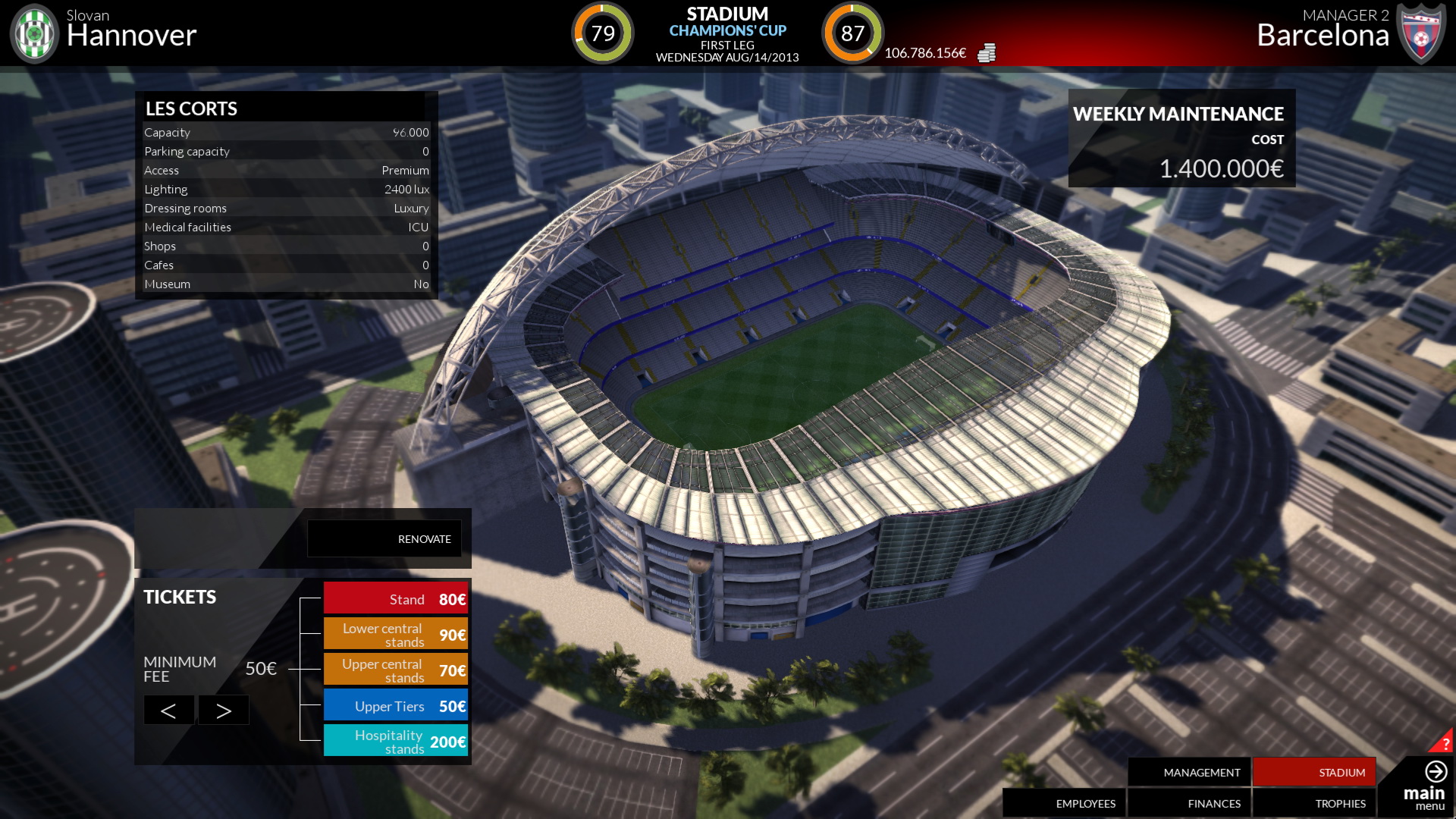Select the Barcelona team badge
The image size is (1456, 819).
tap(1423, 33)
